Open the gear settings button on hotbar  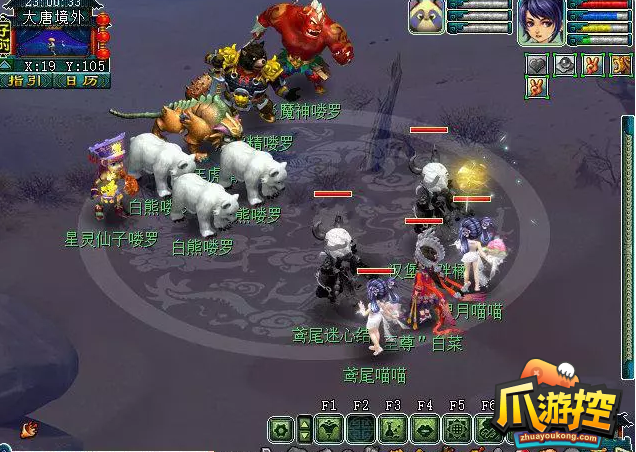(x=281, y=429)
